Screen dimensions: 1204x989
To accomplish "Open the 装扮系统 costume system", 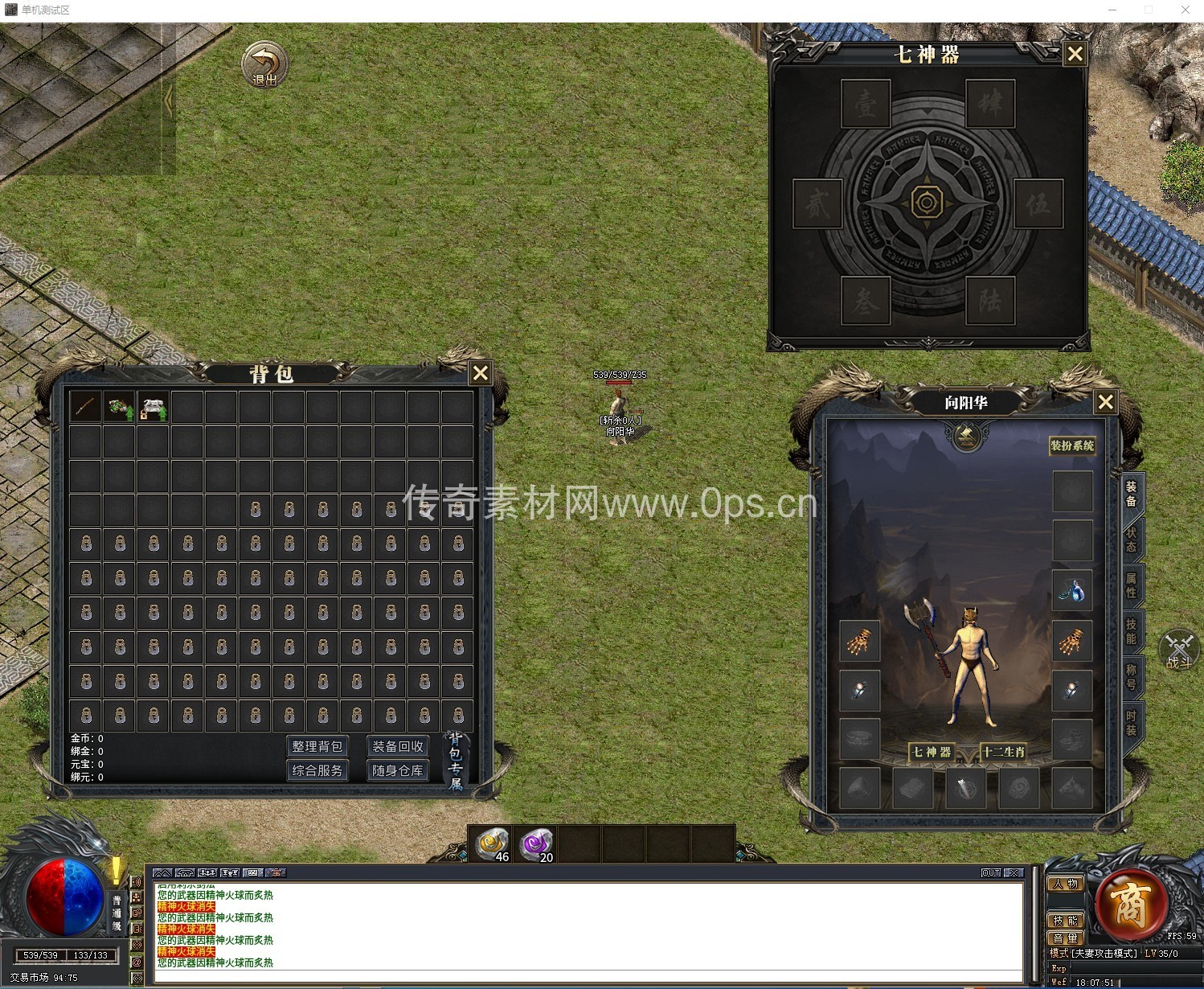I will coord(1072,445).
